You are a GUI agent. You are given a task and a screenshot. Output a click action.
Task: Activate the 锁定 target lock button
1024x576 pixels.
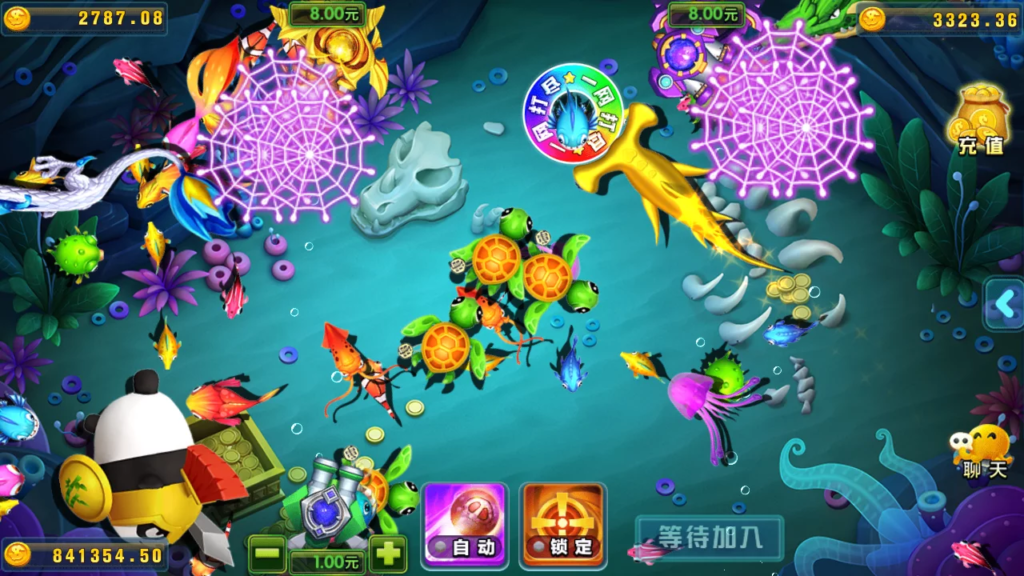tap(563, 521)
